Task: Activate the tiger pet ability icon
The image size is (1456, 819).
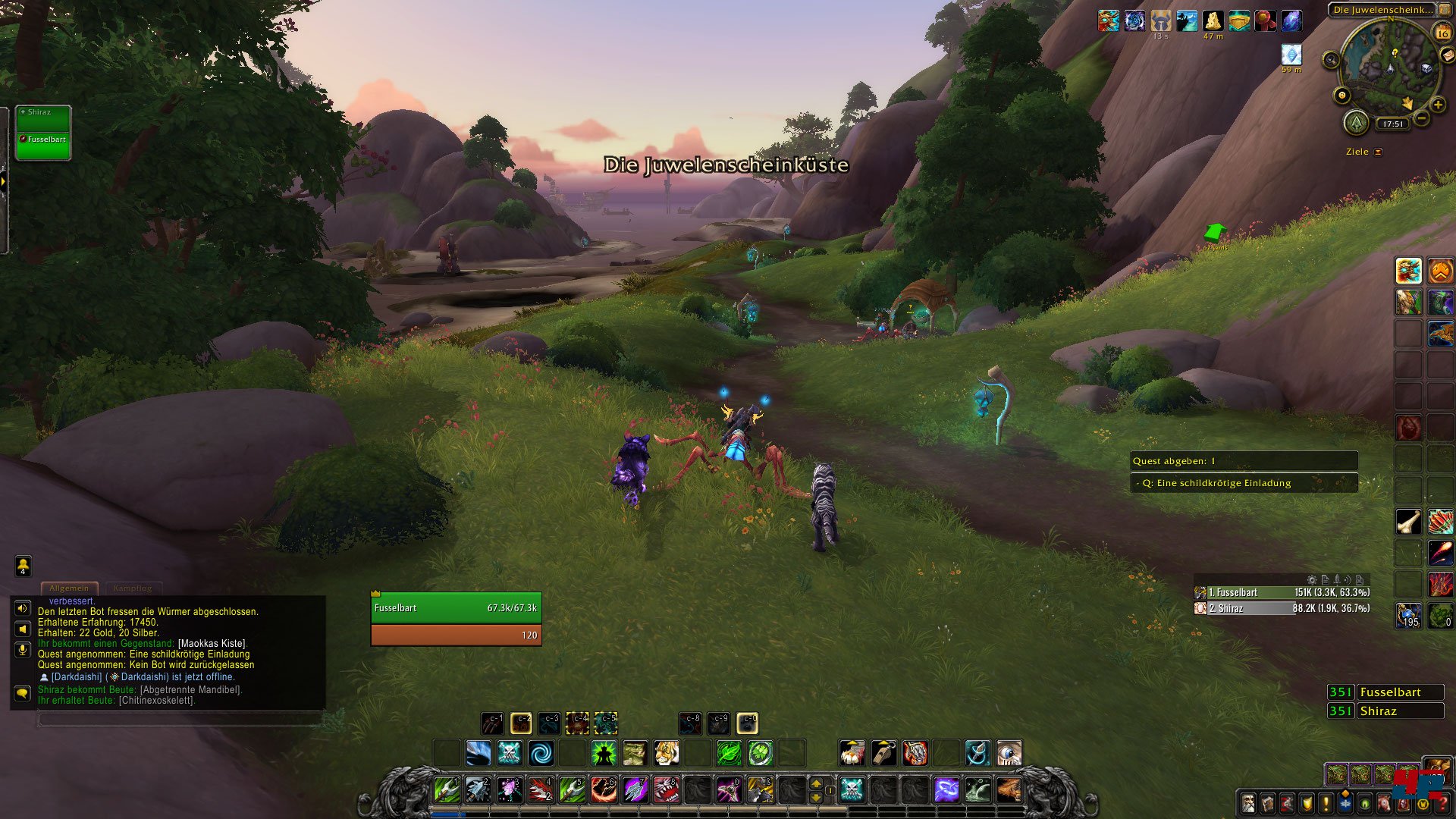Action: point(666,753)
